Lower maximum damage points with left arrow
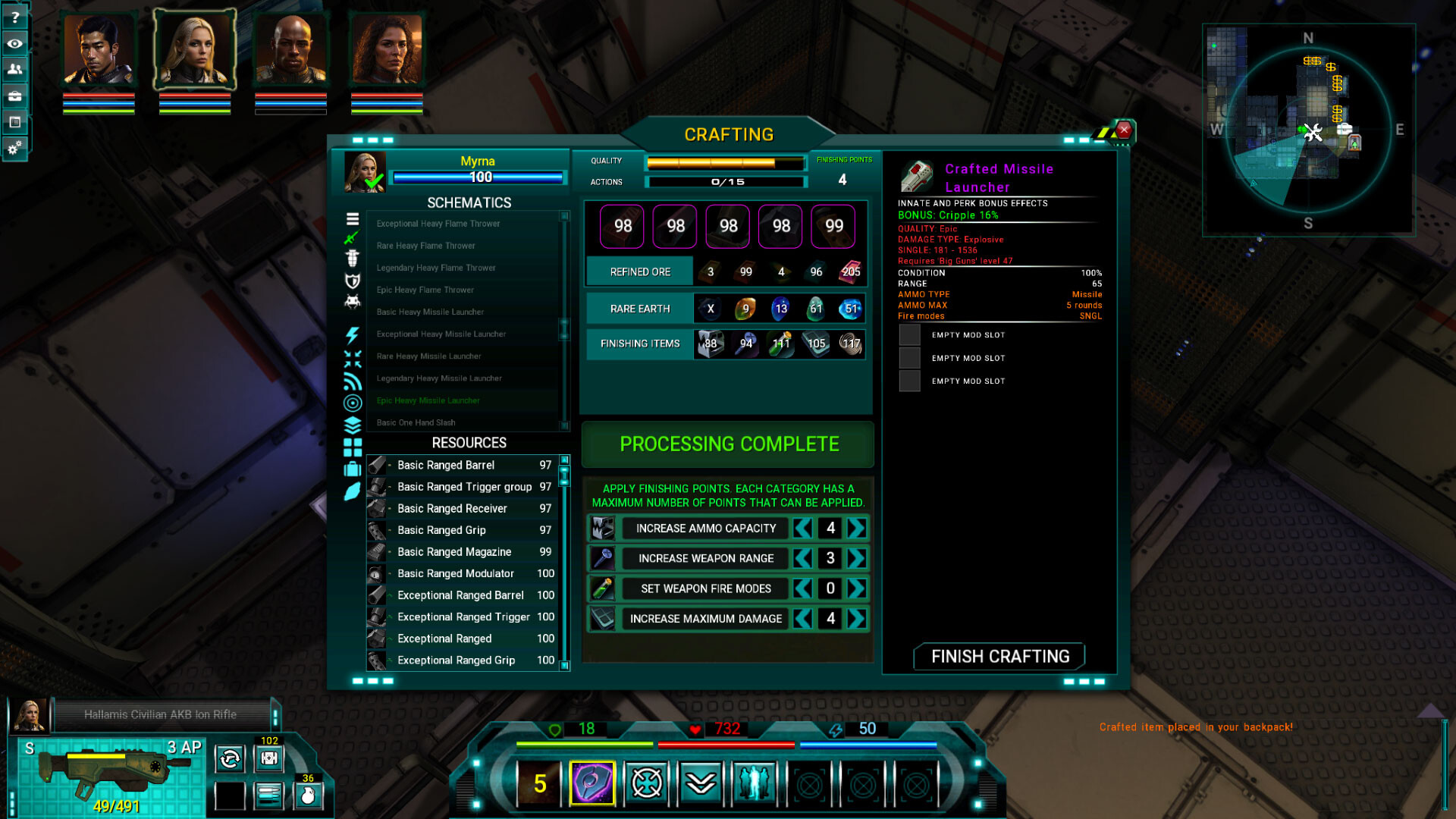 pyautogui.click(x=803, y=619)
